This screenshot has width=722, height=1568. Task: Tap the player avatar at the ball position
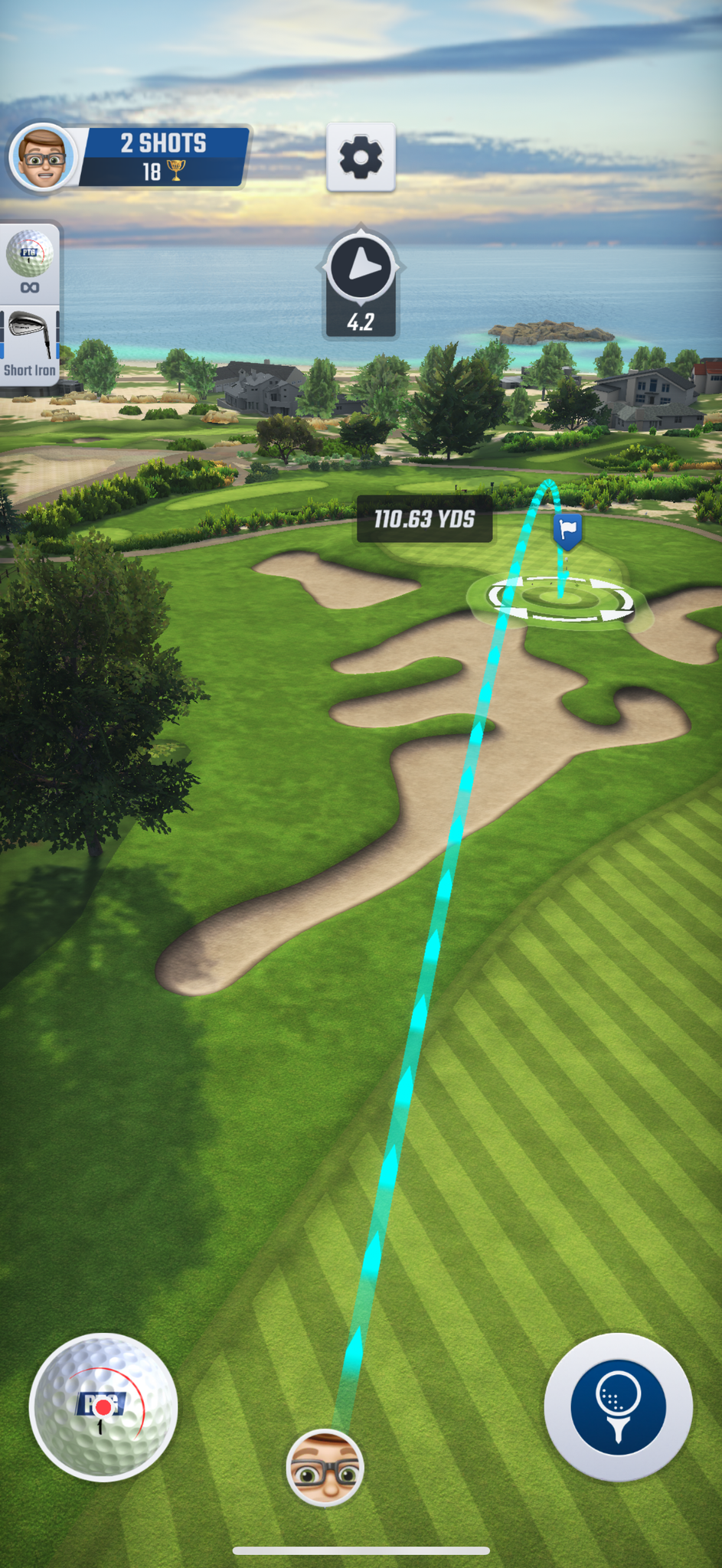pos(325,1468)
